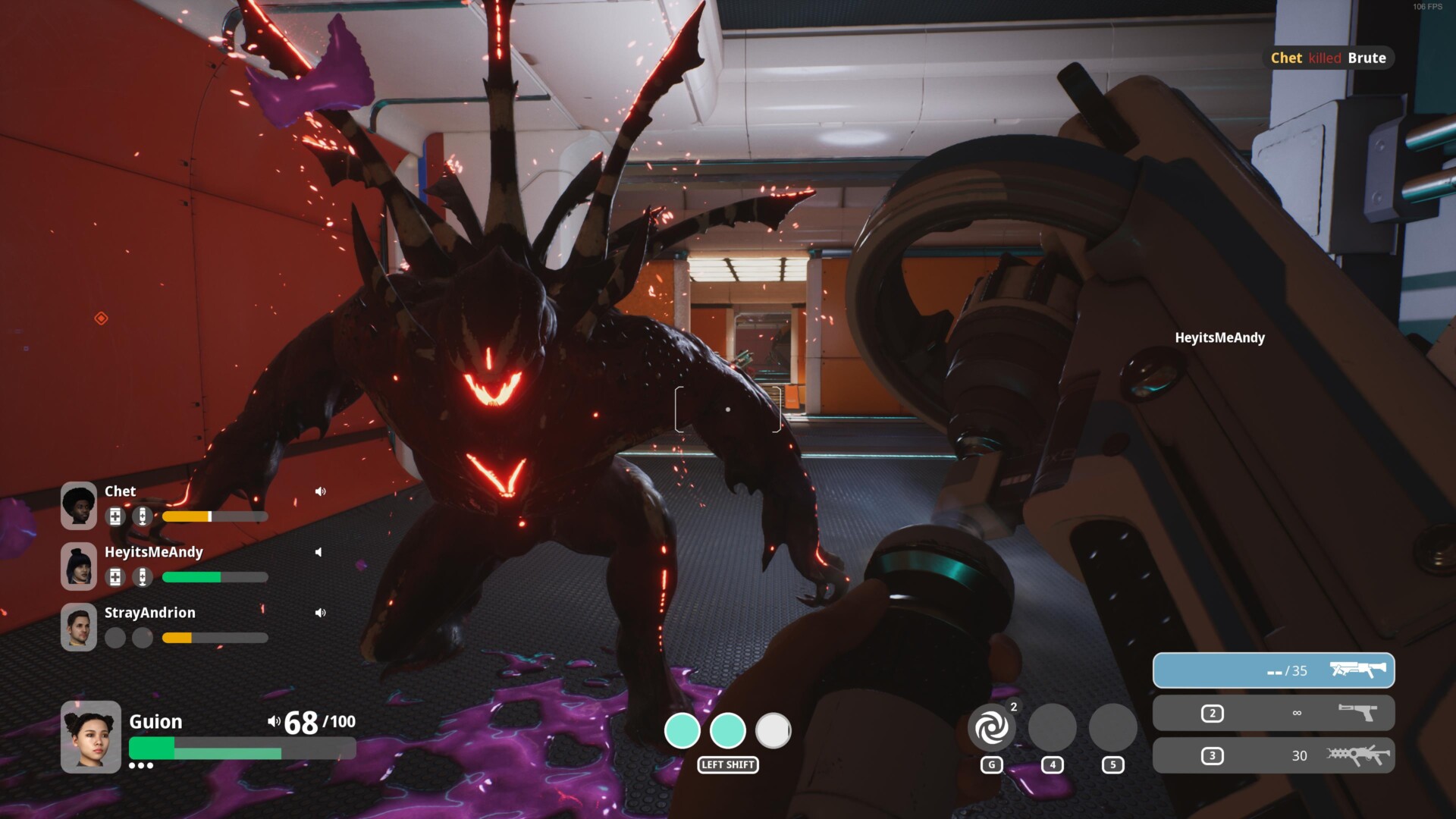This screenshot has width=1456, height=819.
Task: Equip the slot 3 weapon with 30 ammo
Action: (1273, 755)
